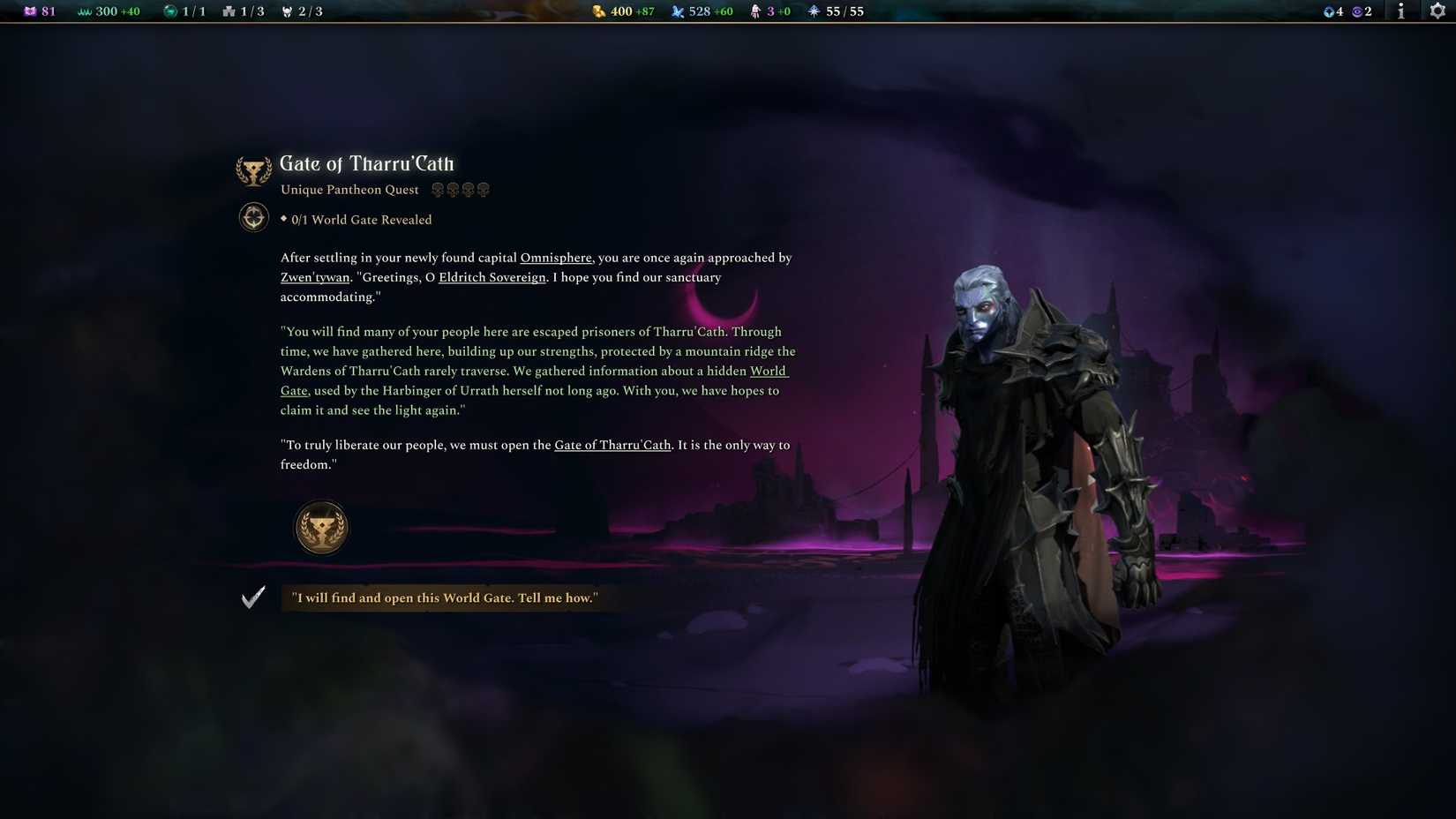Open the settings gear menu
The image size is (1456, 819).
click(x=1436, y=11)
